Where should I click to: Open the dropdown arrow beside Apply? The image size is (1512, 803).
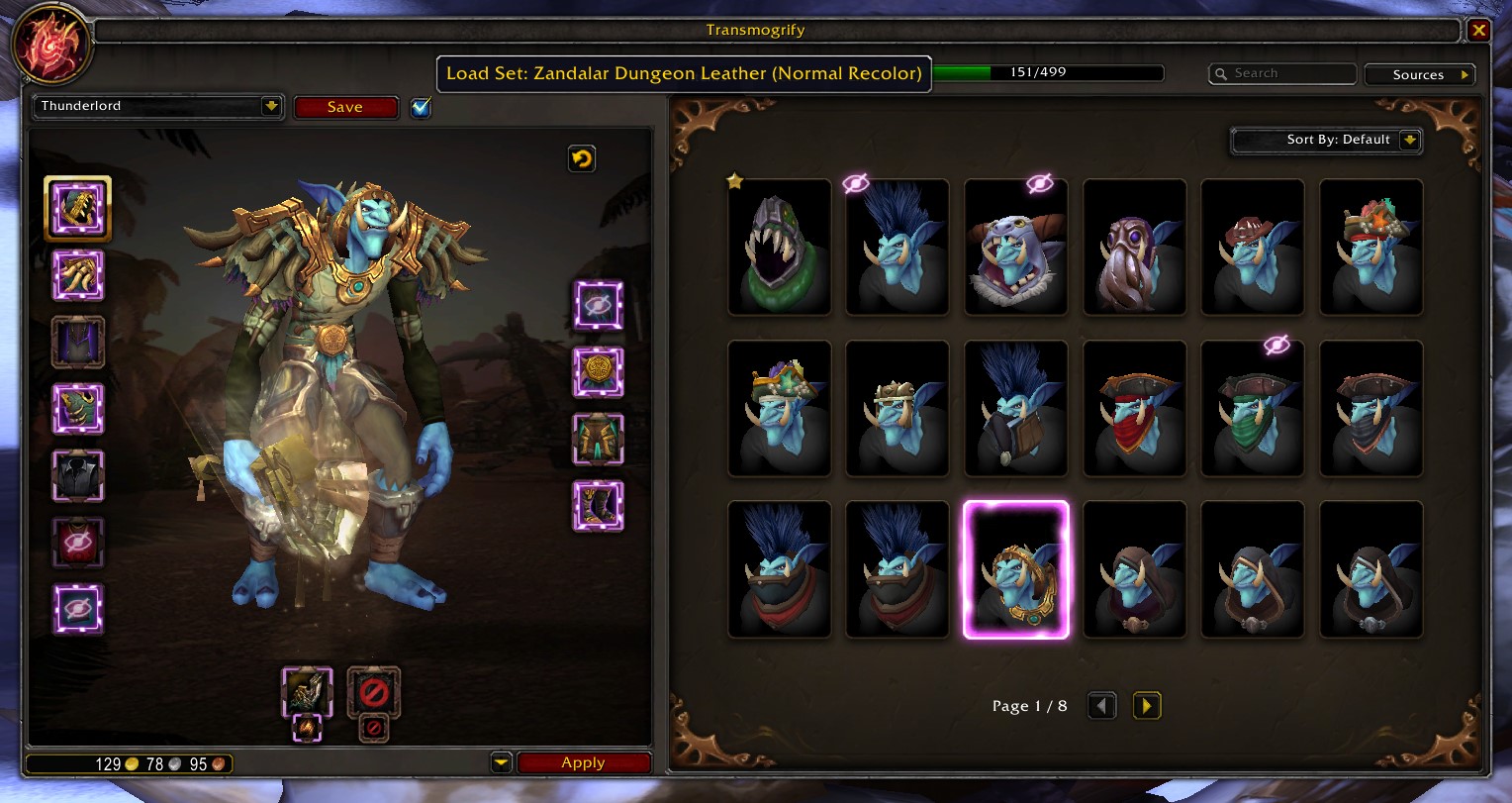[x=501, y=762]
